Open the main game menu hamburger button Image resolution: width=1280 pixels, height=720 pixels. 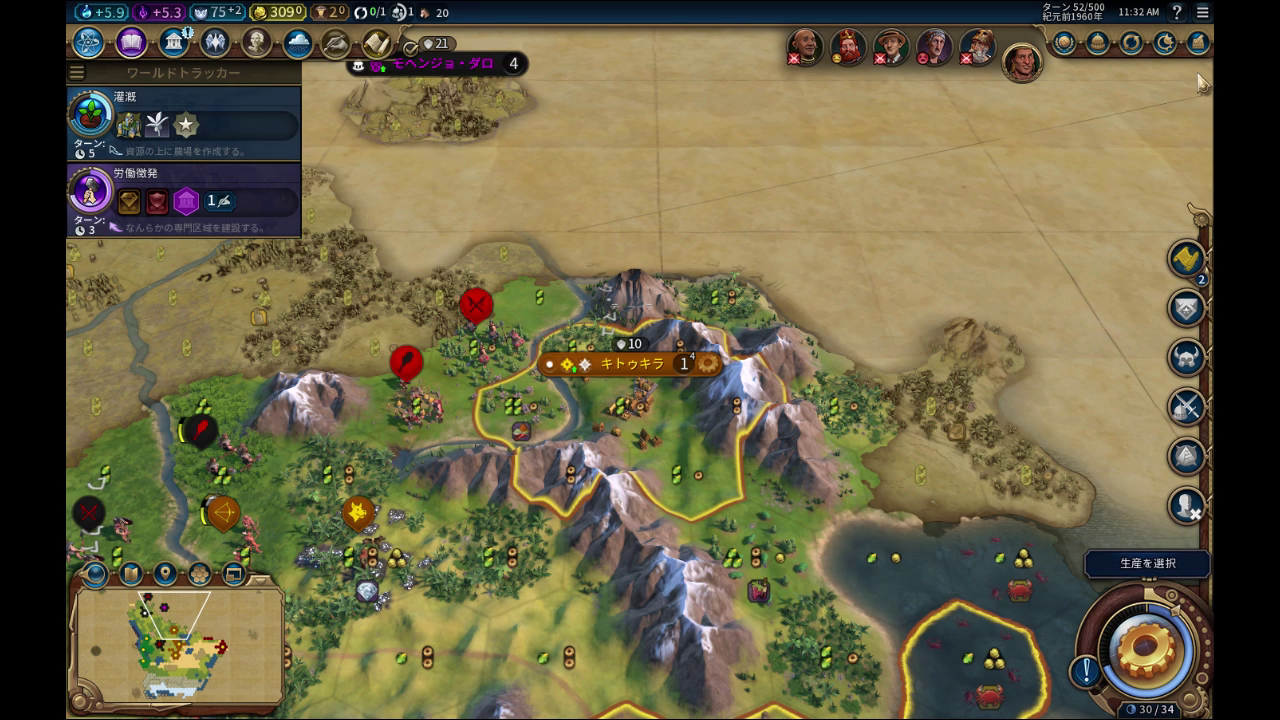[x=1202, y=12]
